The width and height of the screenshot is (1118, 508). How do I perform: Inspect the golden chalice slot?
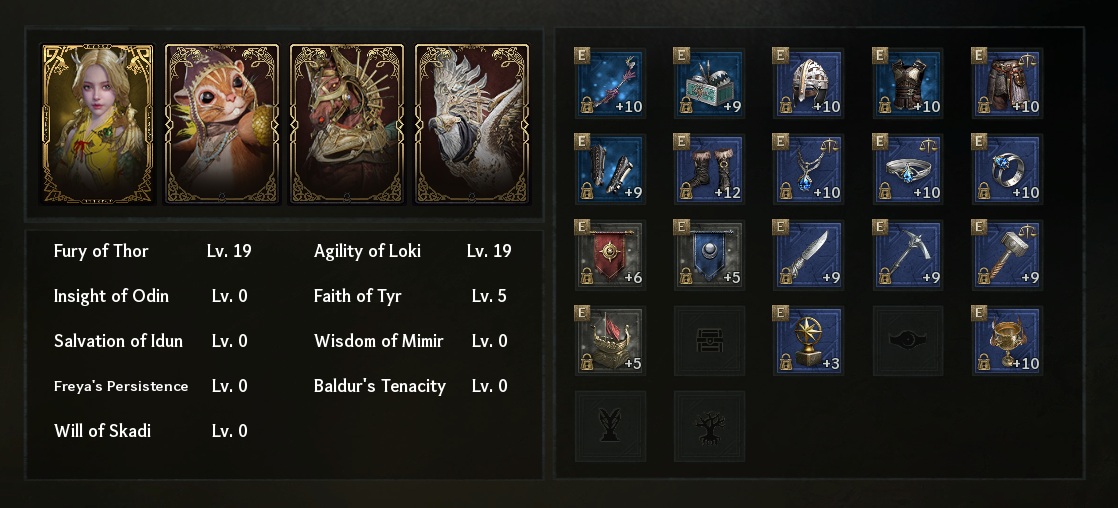pos(1007,341)
